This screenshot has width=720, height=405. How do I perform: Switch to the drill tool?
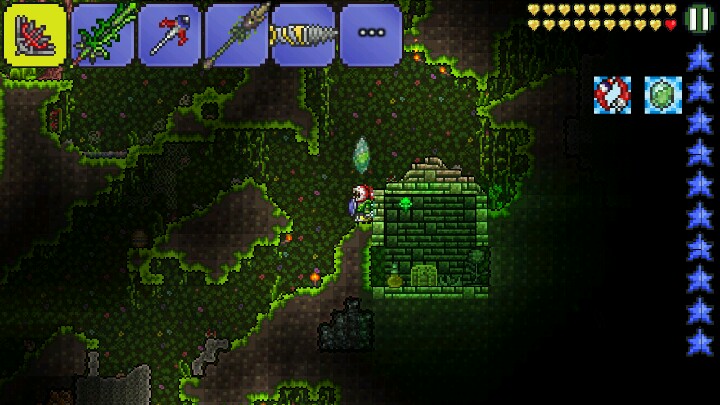[303, 34]
